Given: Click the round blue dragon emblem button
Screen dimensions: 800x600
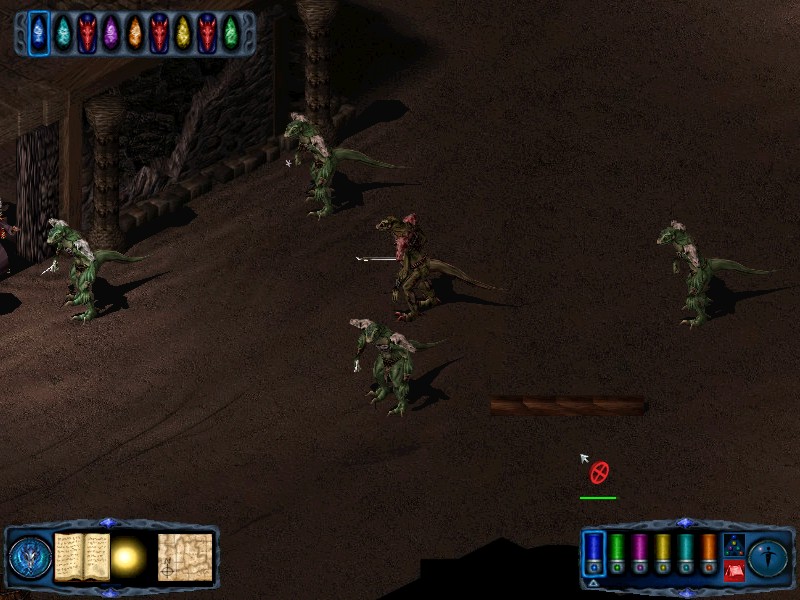Looking at the screenshot, I should click(30, 557).
